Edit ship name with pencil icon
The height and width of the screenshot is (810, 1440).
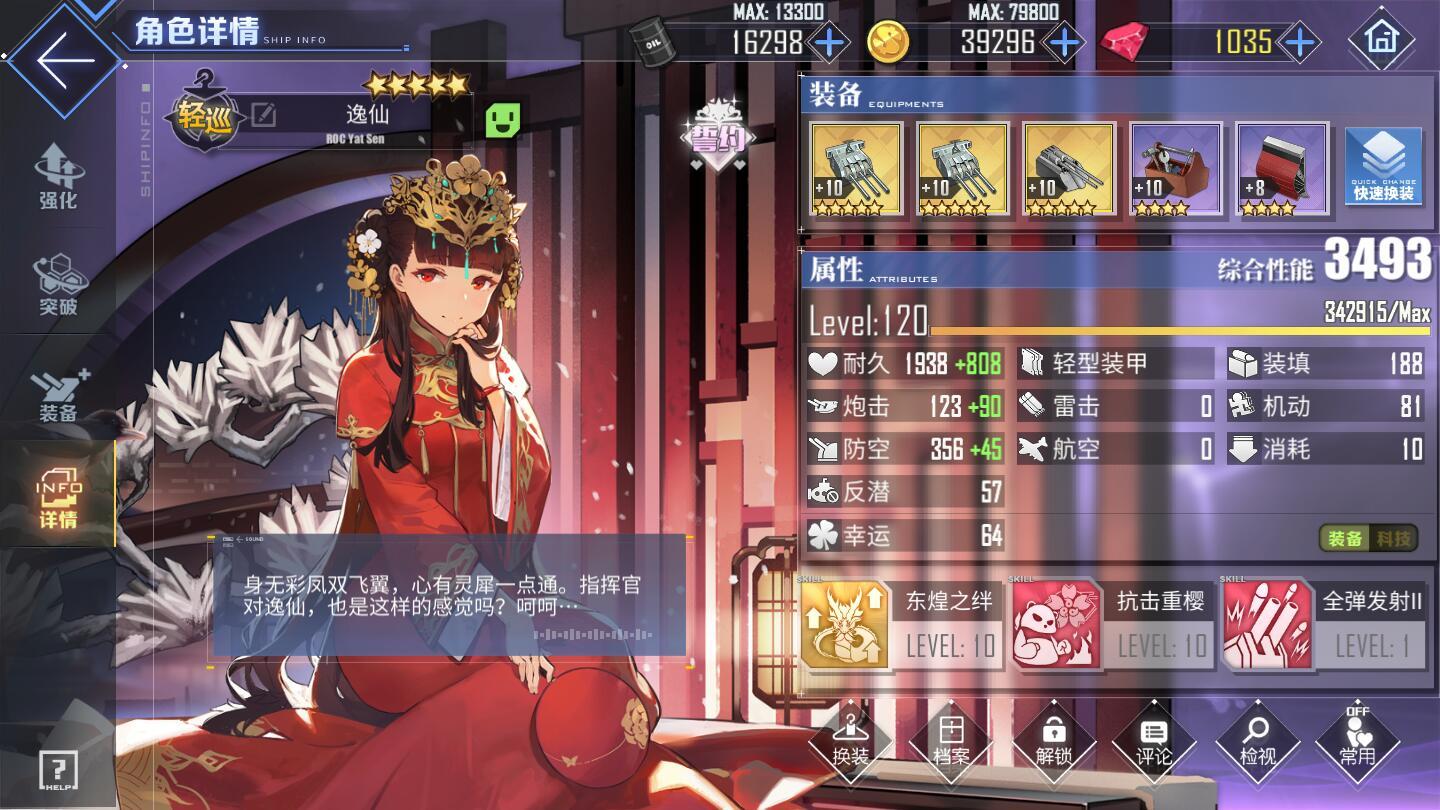(x=264, y=116)
